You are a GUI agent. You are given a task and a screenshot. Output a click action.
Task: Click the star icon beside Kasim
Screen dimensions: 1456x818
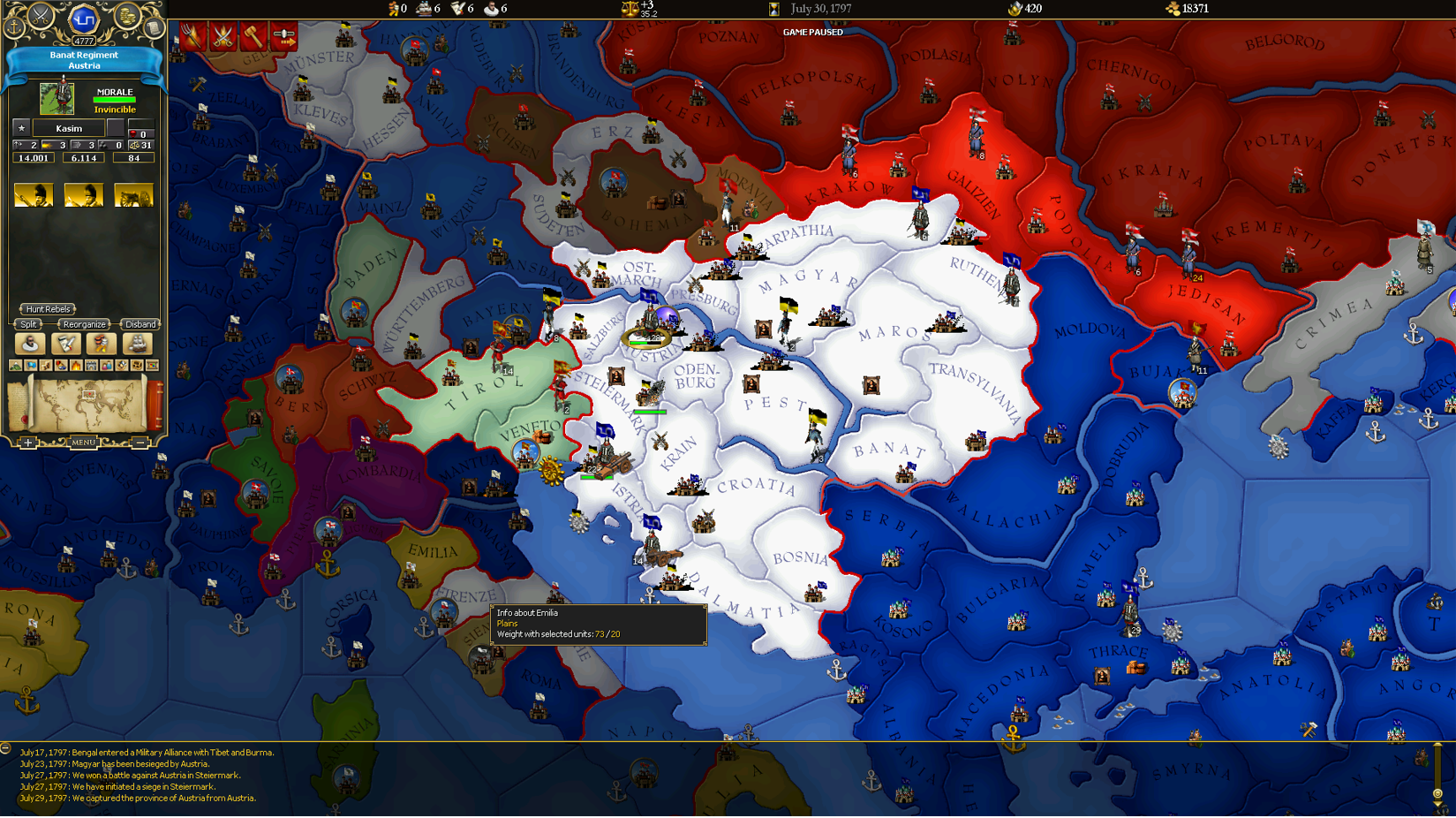[x=19, y=127]
